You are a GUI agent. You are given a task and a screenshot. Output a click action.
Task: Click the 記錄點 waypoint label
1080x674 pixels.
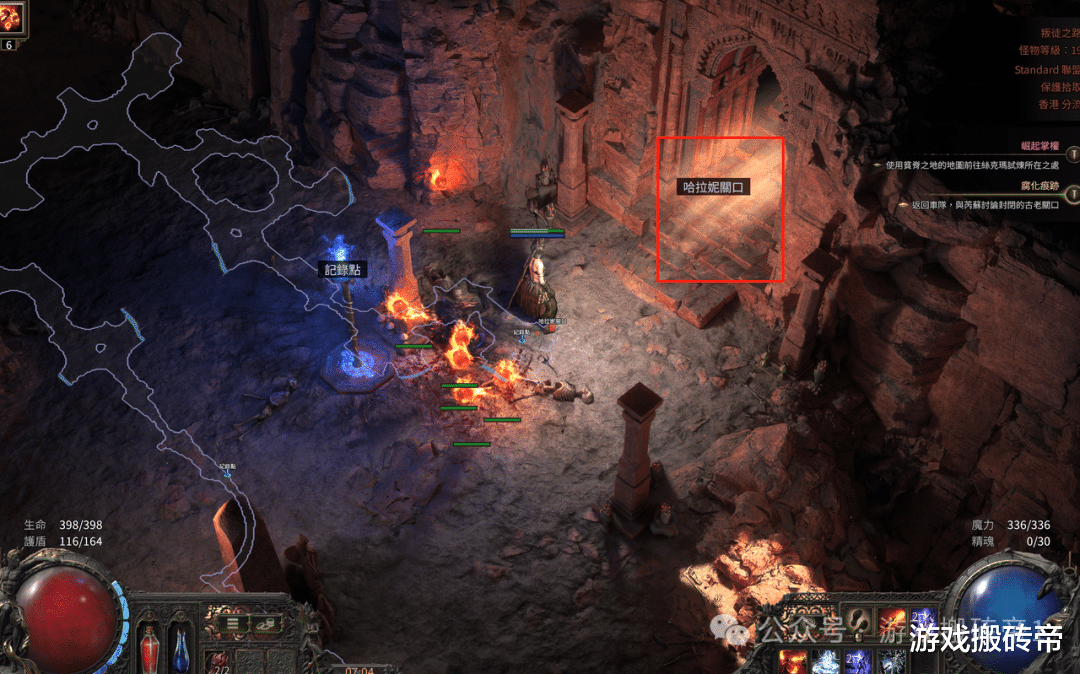[342, 270]
